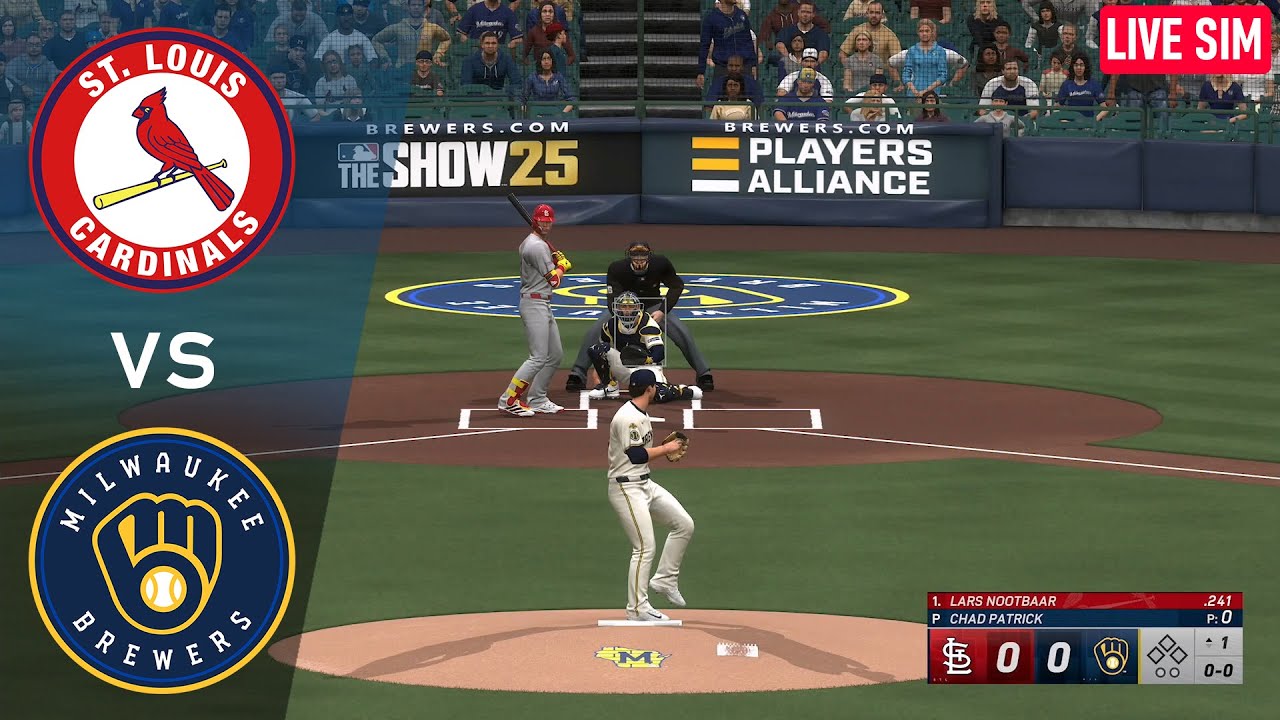
Task: Click the base diamond indicators on the scoreboard
Action: (1167, 651)
